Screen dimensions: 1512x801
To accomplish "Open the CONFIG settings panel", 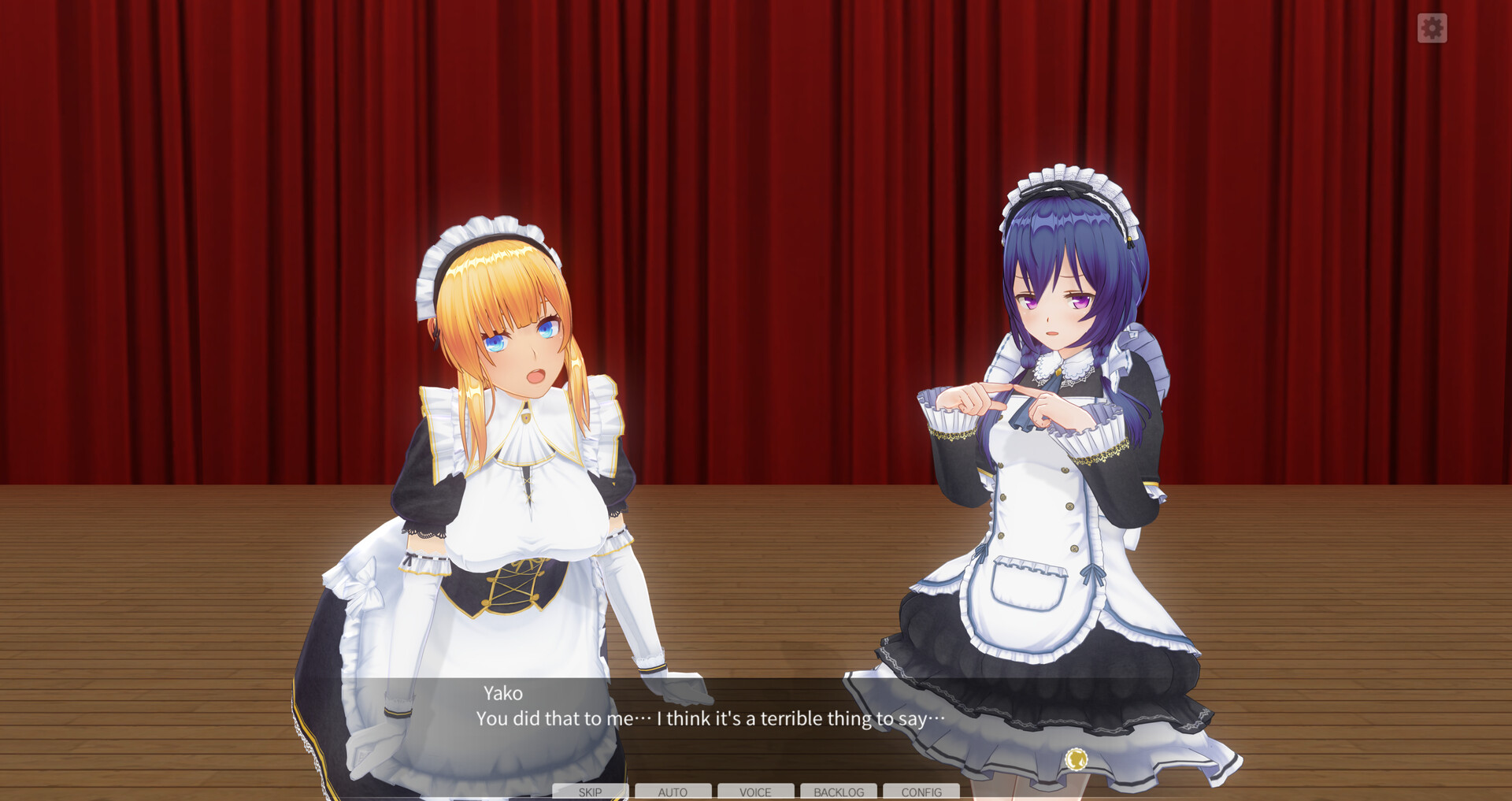I will [921, 792].
